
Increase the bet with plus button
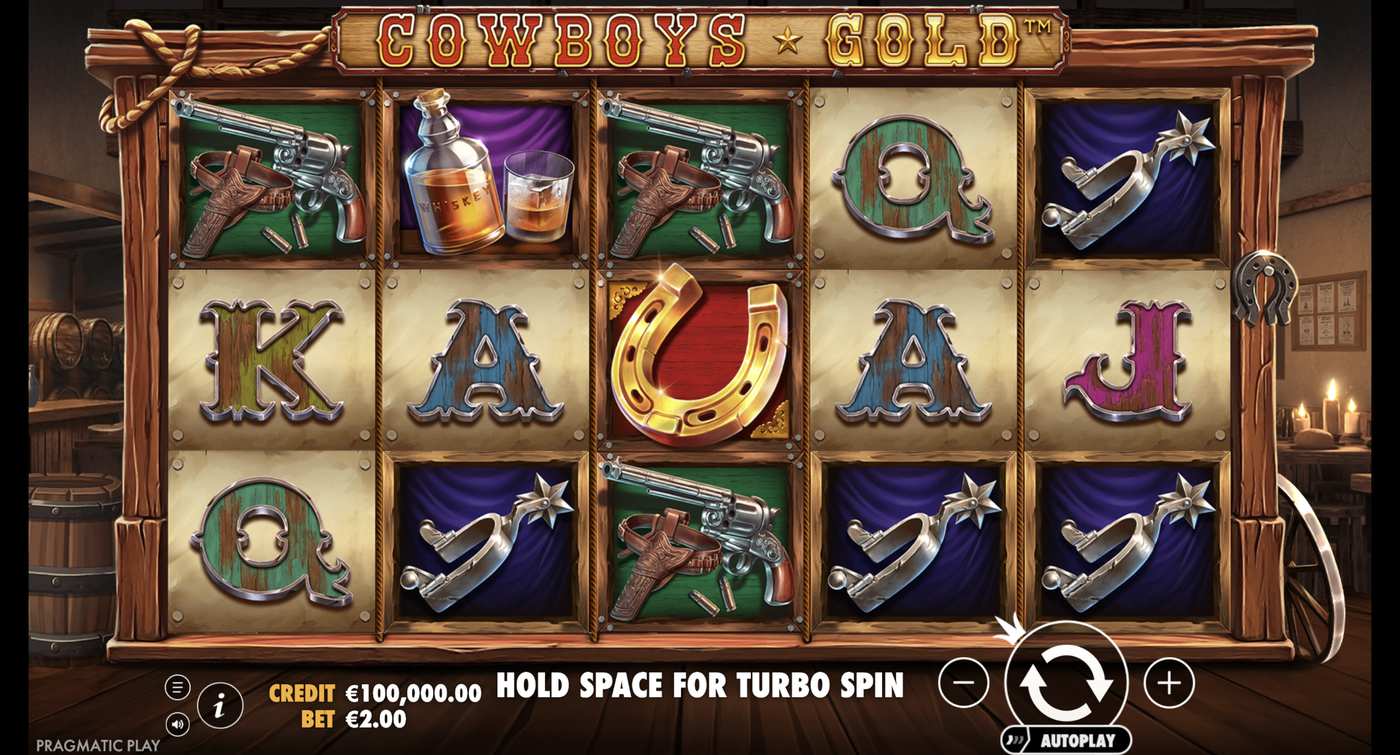[x=1167, y=684]
